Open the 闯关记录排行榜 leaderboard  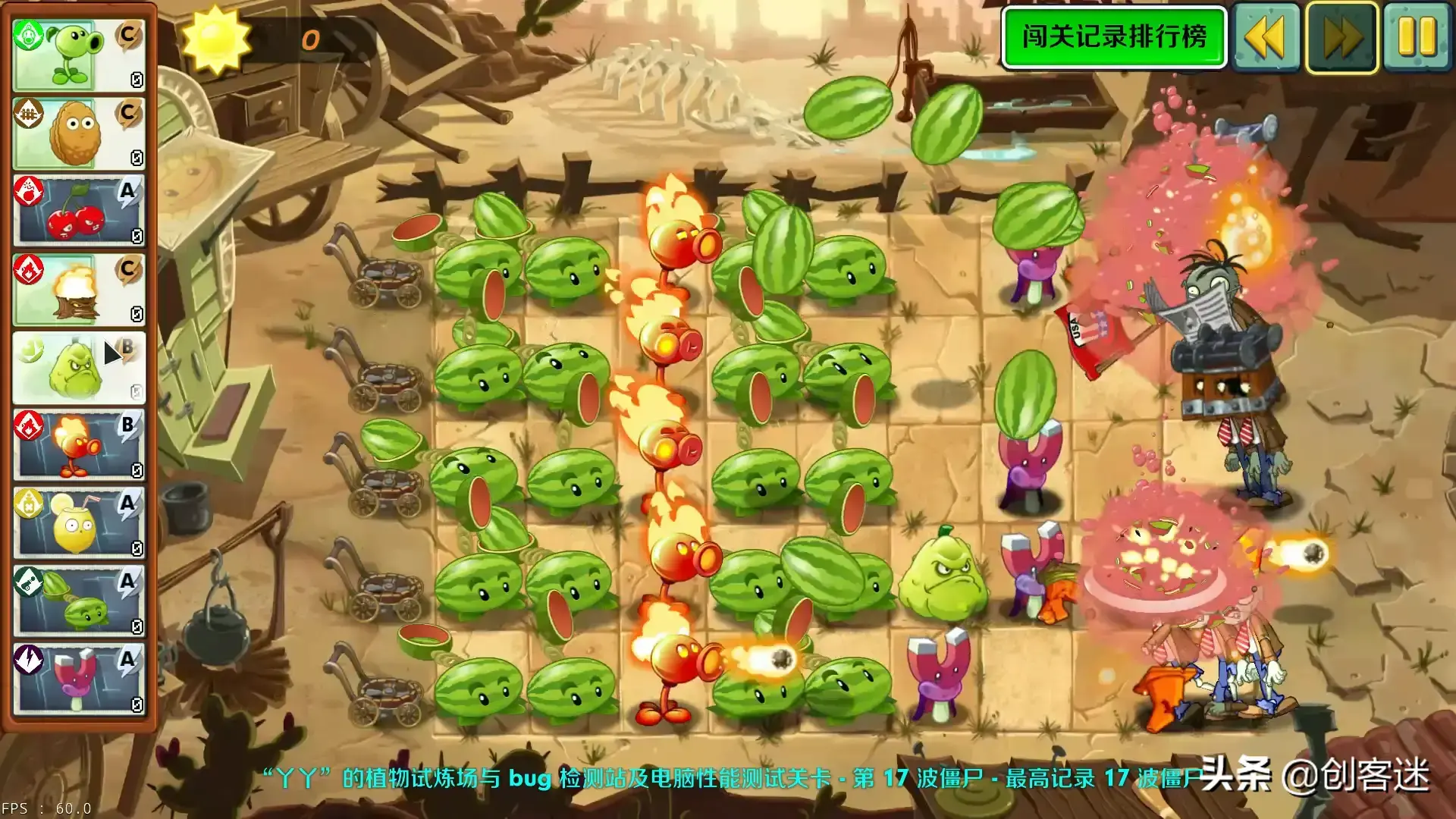[x=1113, y=36]
